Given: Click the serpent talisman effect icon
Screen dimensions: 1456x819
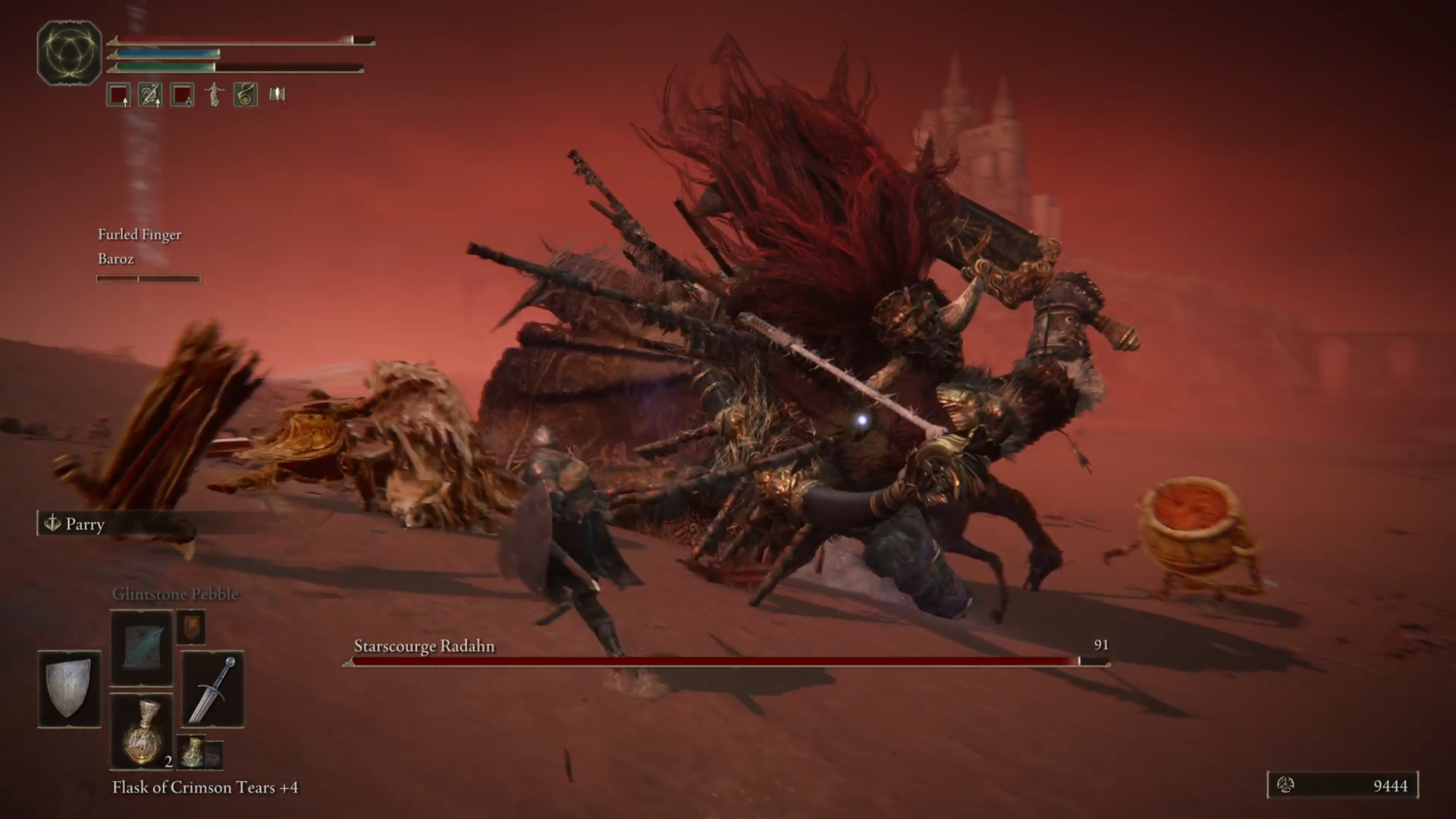Looking at the screenshot, I should coord(244,95).
